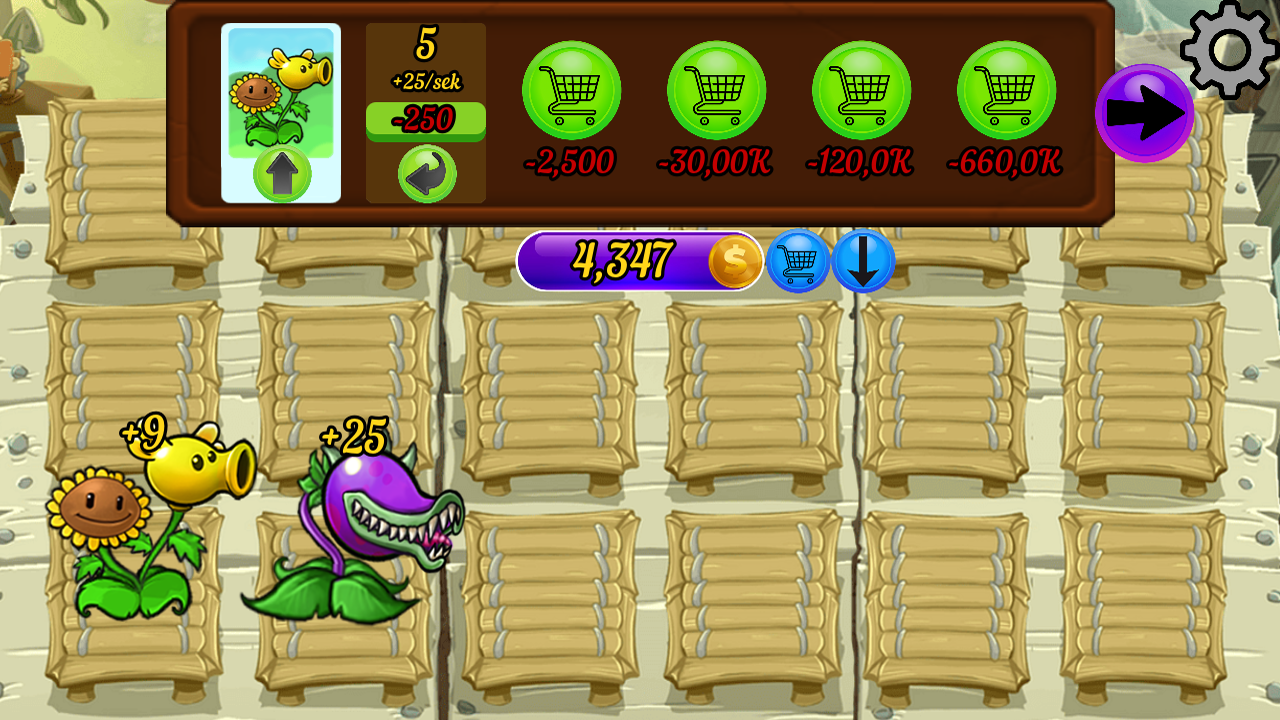
Task: Click the green sell-back arrow icon
Action: tap(424, 171)
